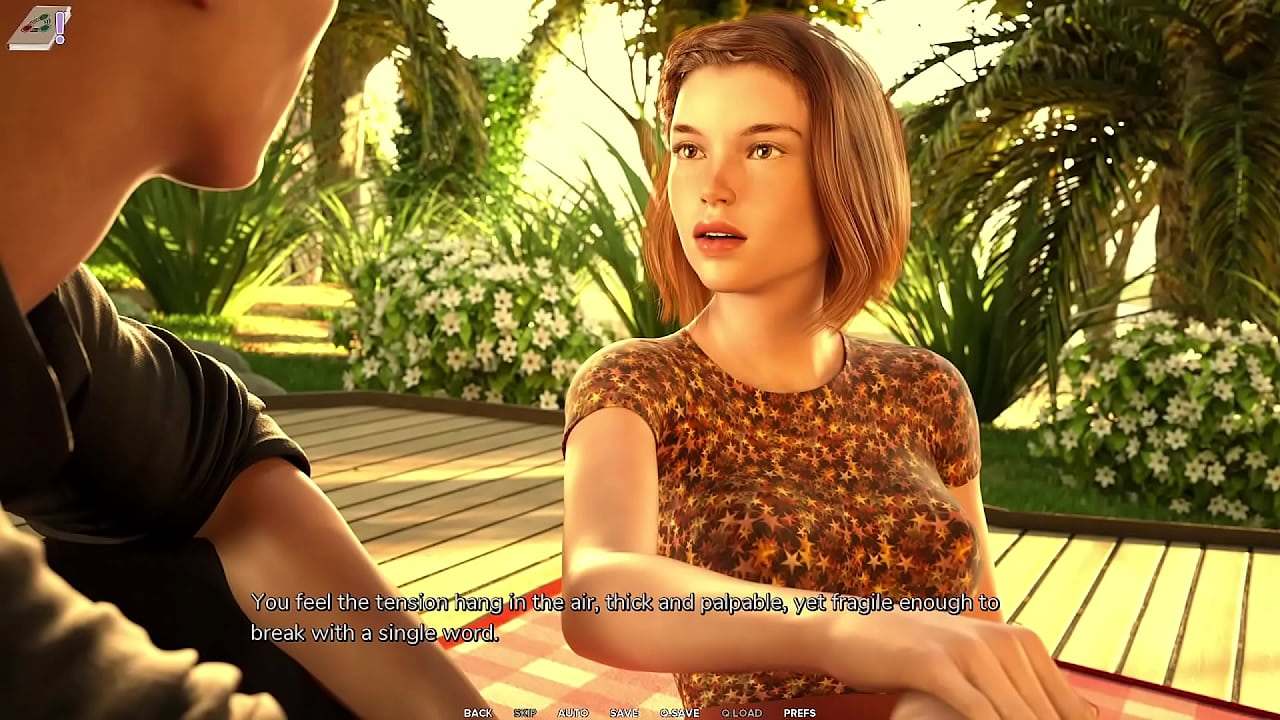The width and height of the screenshot is (1280, 720).
Task: Go BACK to the previous dialogue line
Action: [477, 713]
